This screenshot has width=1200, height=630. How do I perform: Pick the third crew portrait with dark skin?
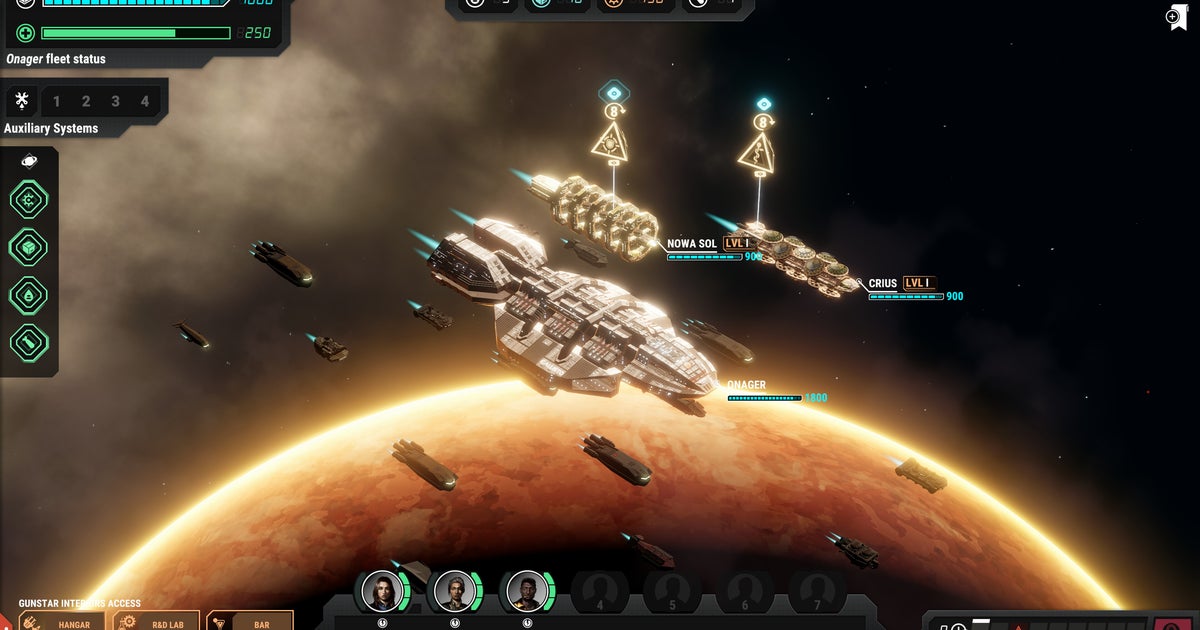(527, 591)
